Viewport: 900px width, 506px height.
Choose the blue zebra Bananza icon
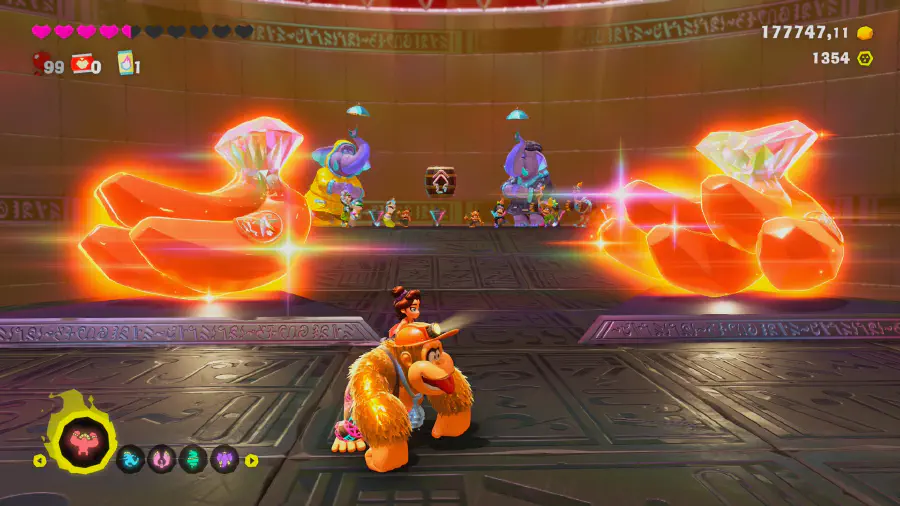131,460
